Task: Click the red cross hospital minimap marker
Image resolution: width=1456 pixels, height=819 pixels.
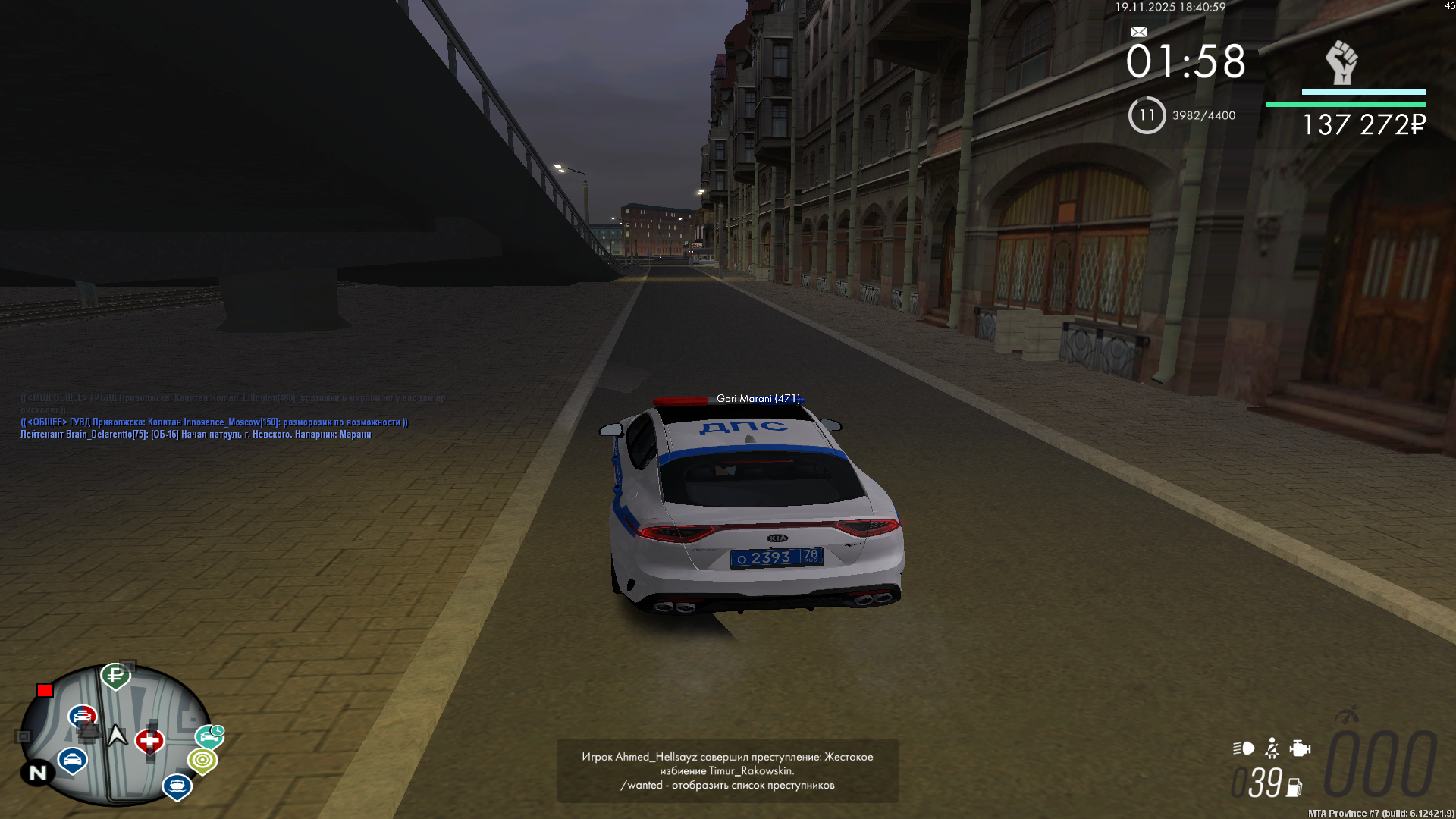Action: click(x=149, y=740)
